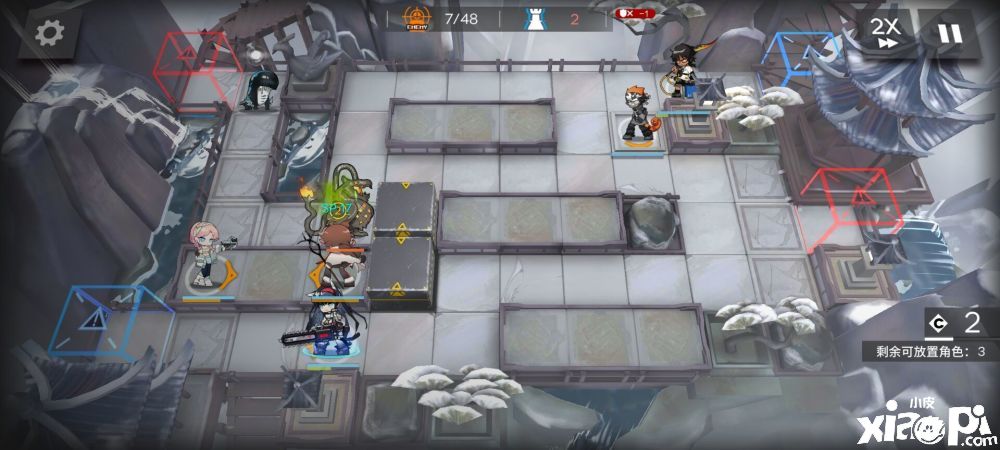The height and width of the screenshot is (450, 1000).
Task: Open the settings gear menu
Action: pos(49,33)
